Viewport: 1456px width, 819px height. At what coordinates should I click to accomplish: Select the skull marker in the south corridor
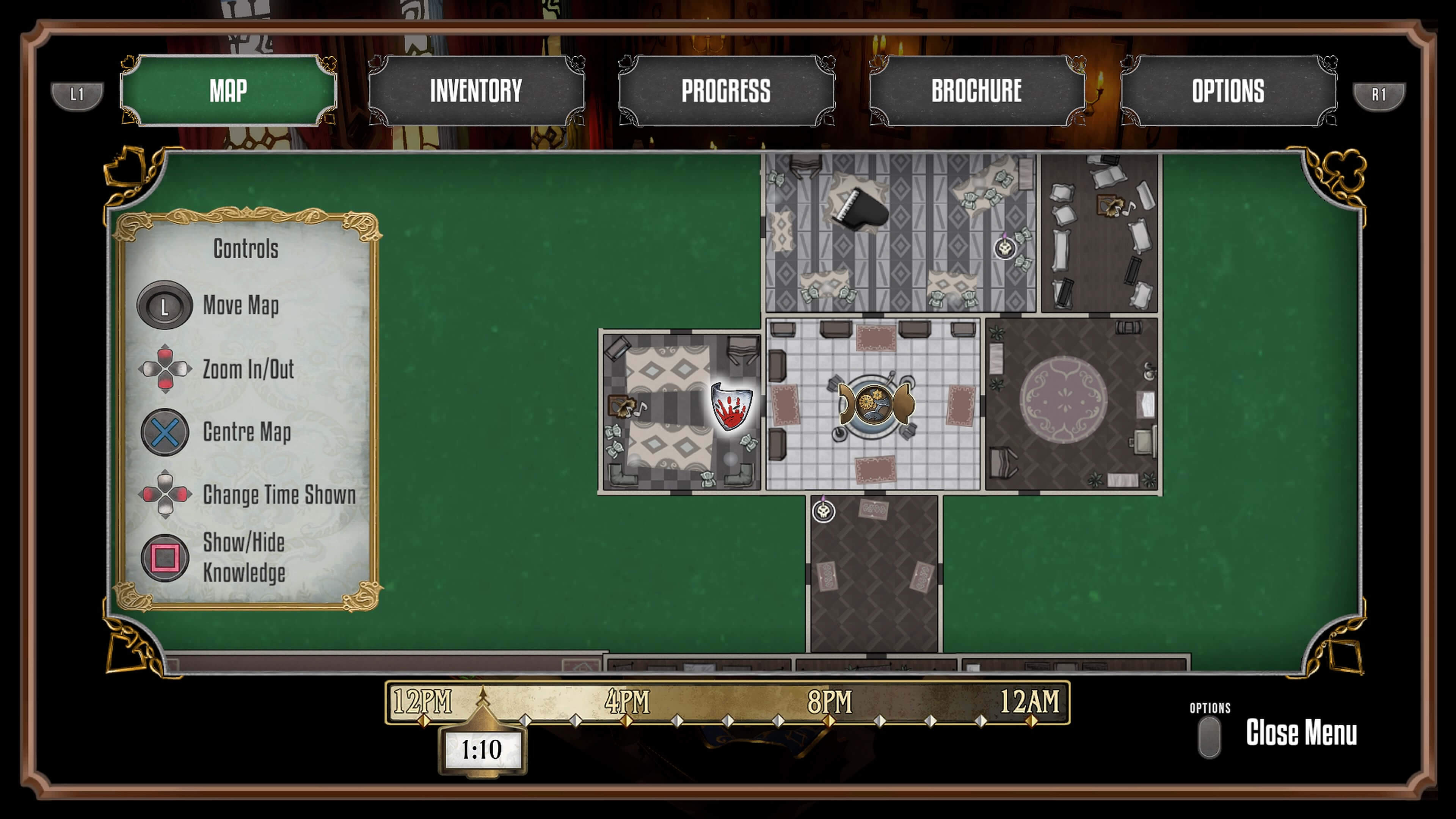tap(824, 511)
